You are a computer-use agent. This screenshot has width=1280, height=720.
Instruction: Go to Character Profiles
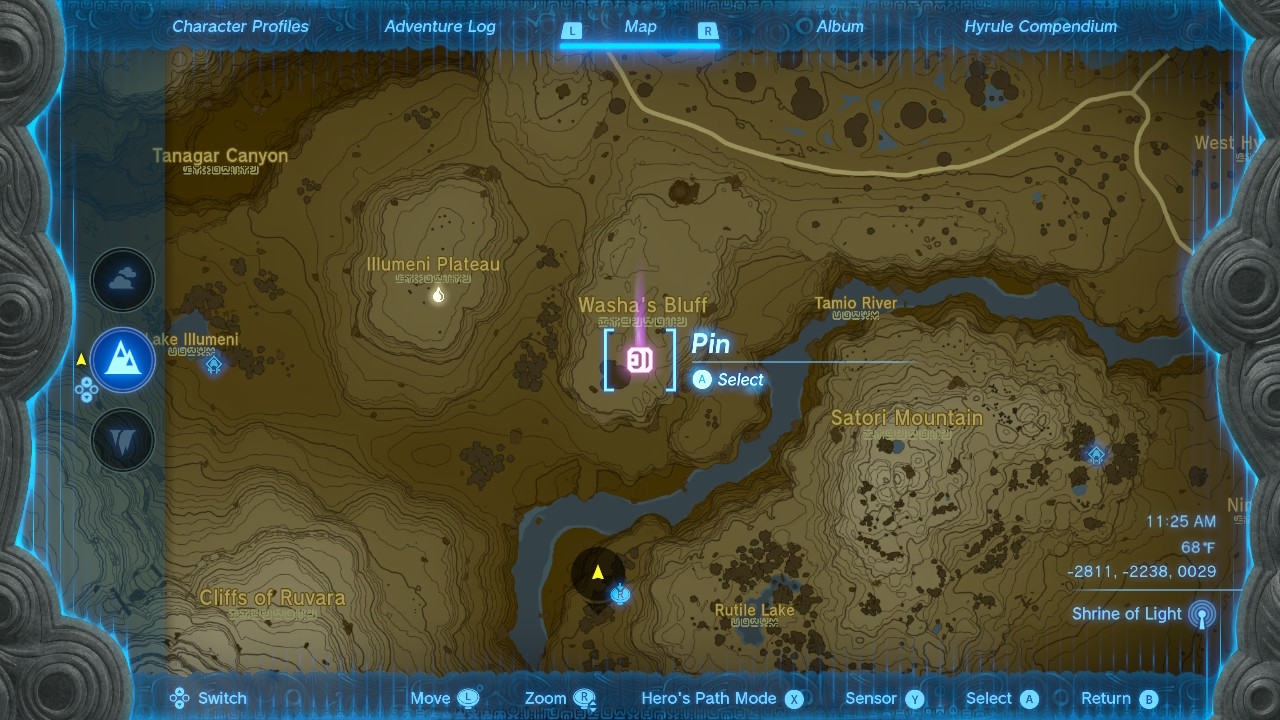point(240,26)
